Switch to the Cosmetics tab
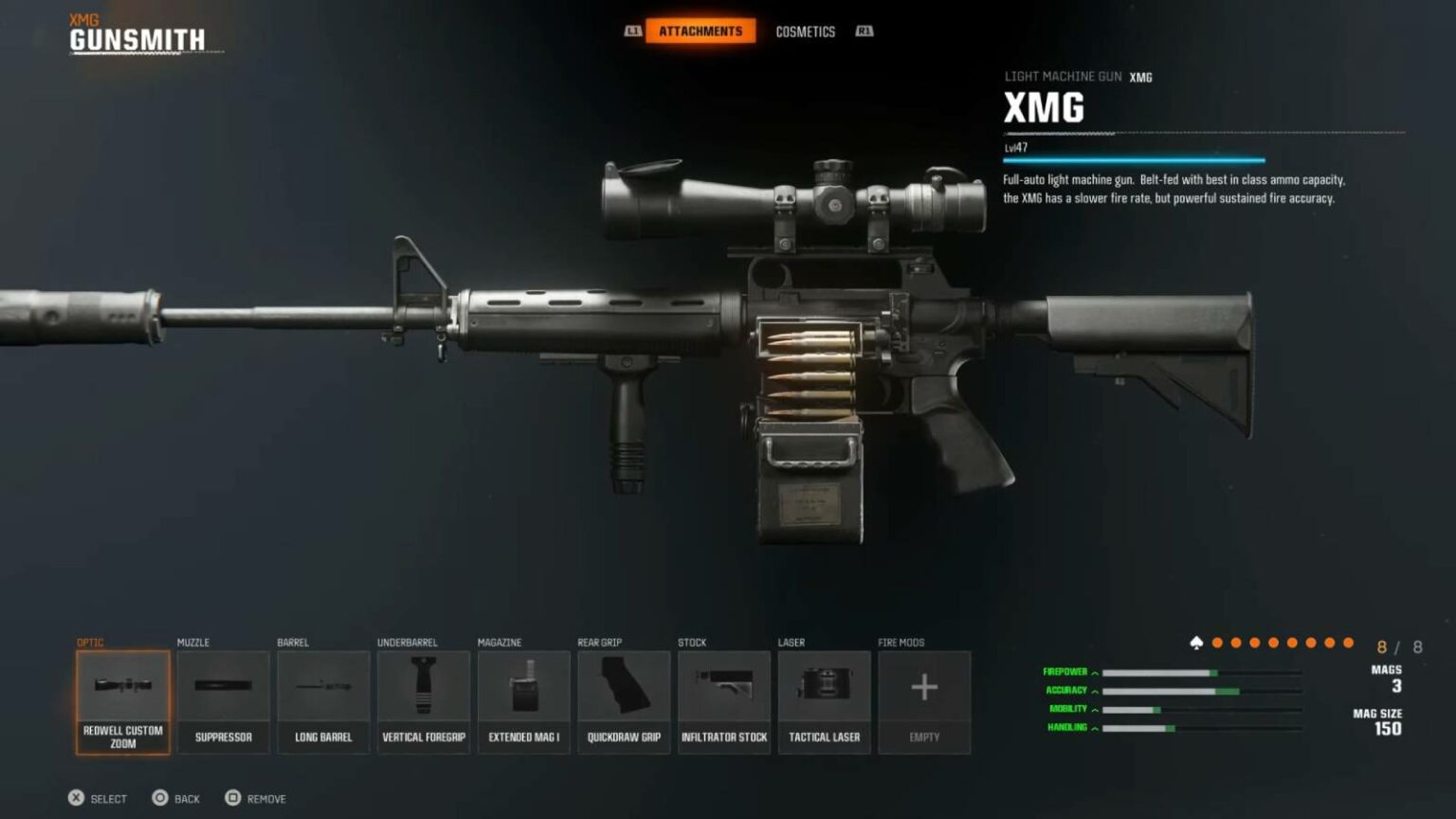The image size is (1456, 819). pyautogui.click(x=805, y=30)
